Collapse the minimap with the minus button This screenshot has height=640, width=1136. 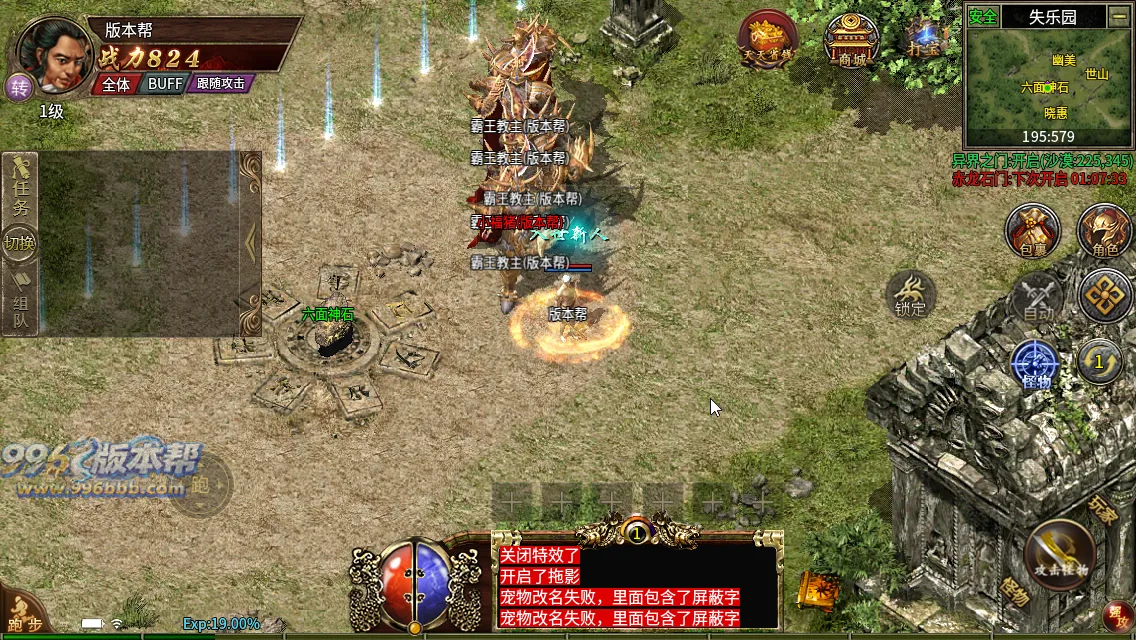click(1119, 16)
